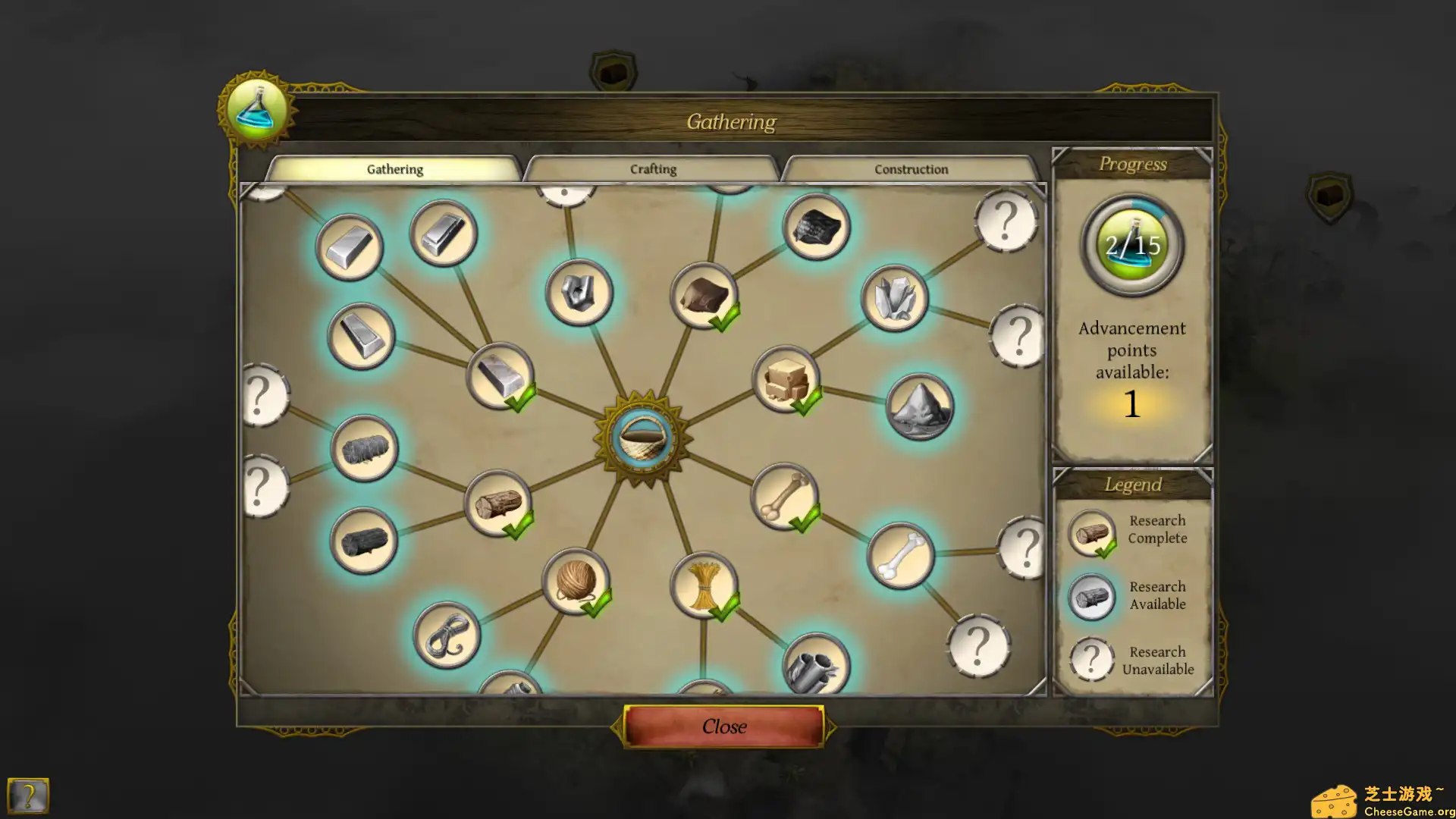Switch to the Crafting tab
1456x819 pixels.
click(652, 169)
